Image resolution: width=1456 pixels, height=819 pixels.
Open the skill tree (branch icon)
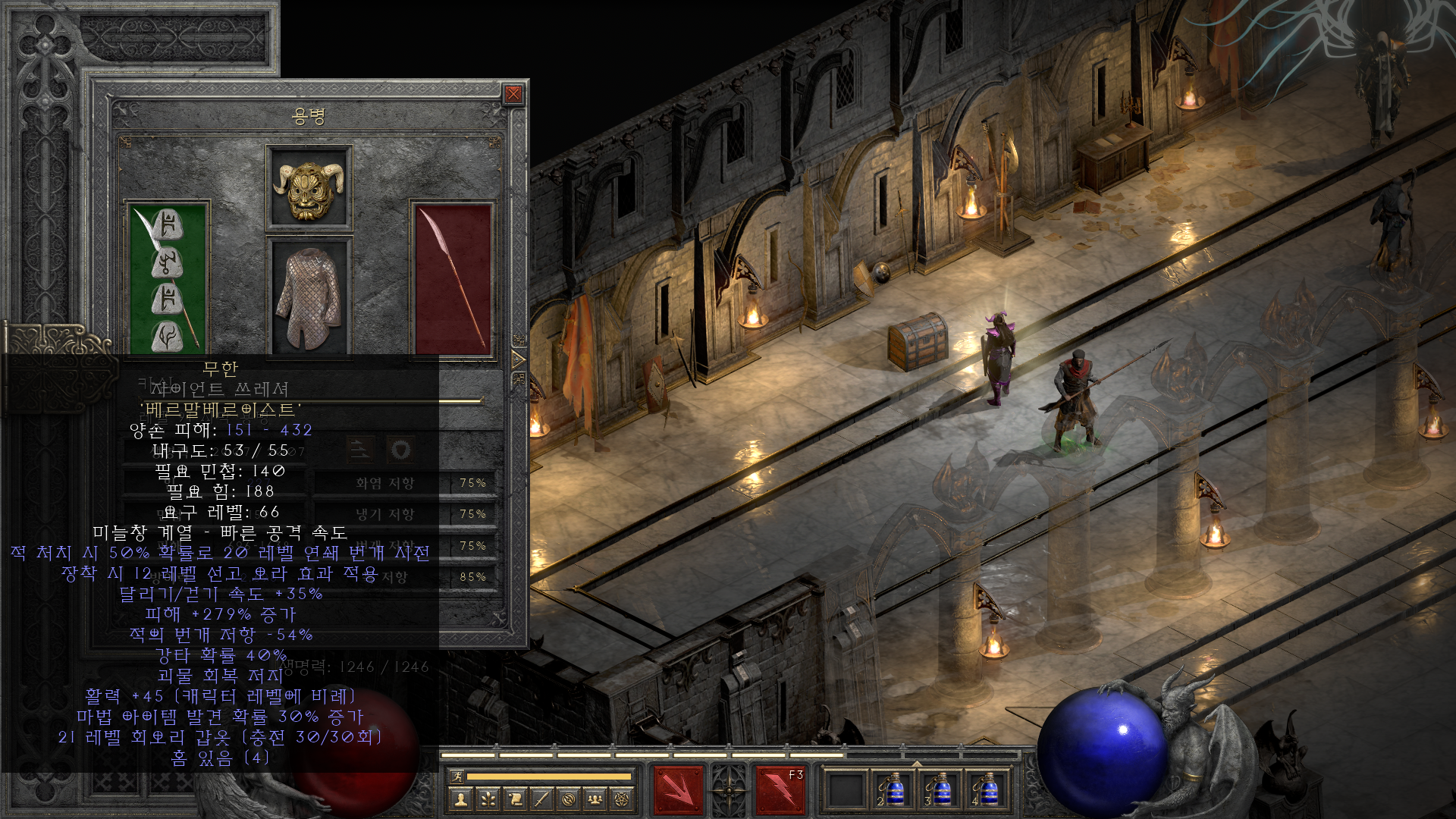click(488, 799)
